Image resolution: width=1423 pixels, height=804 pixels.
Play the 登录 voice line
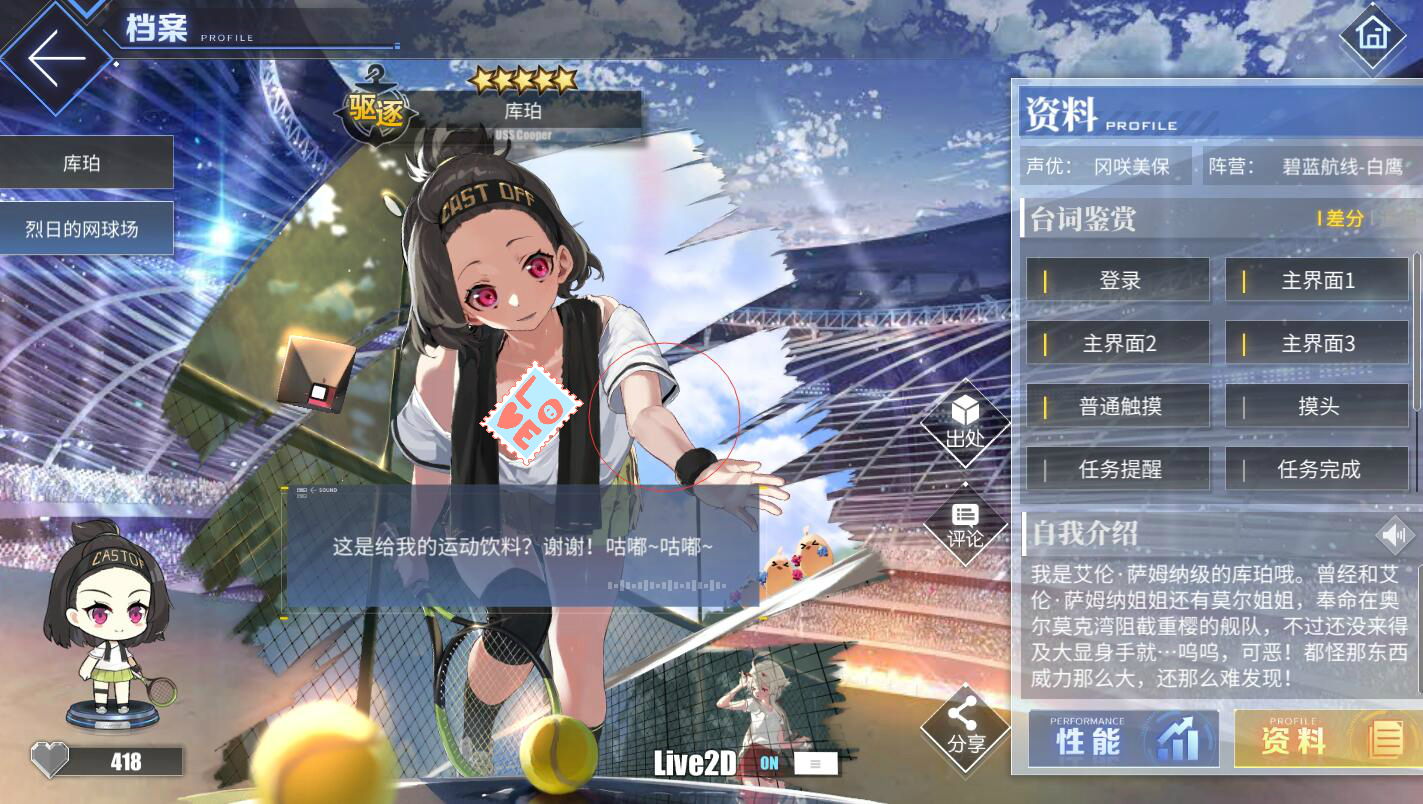click(x=1118, y=281)
